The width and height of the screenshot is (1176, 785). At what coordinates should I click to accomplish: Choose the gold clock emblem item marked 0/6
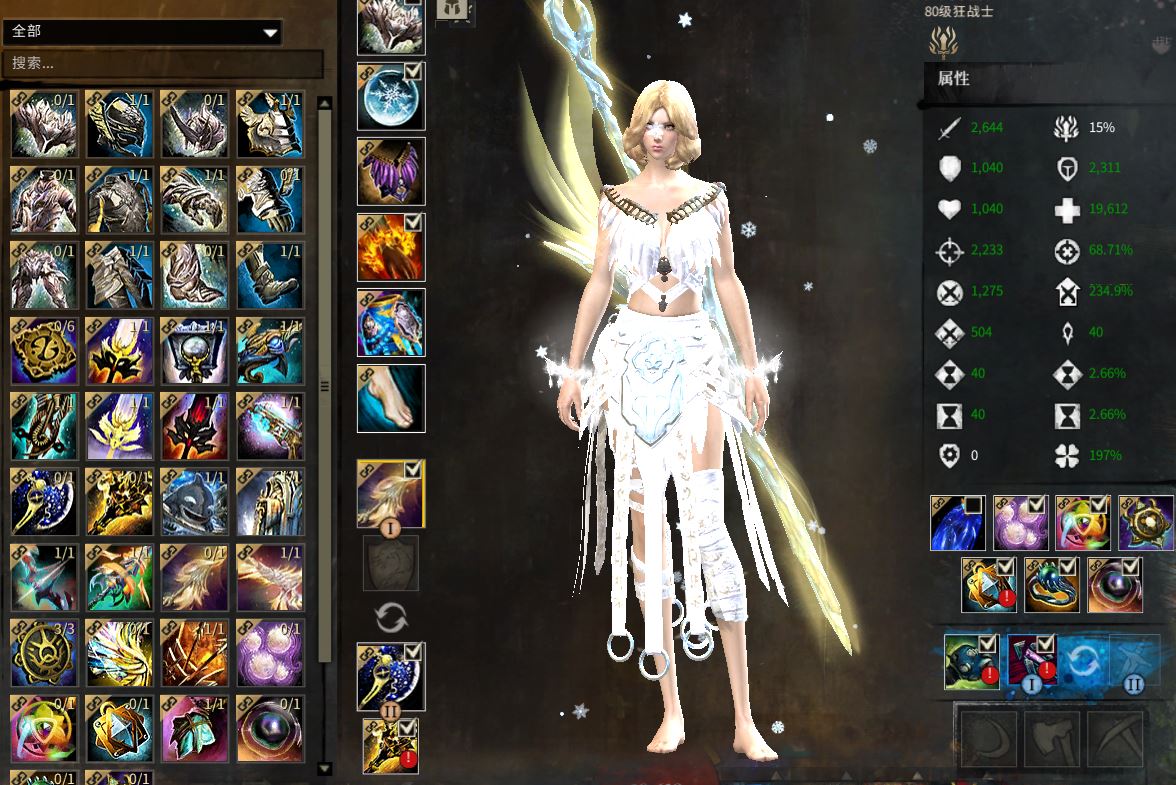pyautogui.click(x=45, y=350)
